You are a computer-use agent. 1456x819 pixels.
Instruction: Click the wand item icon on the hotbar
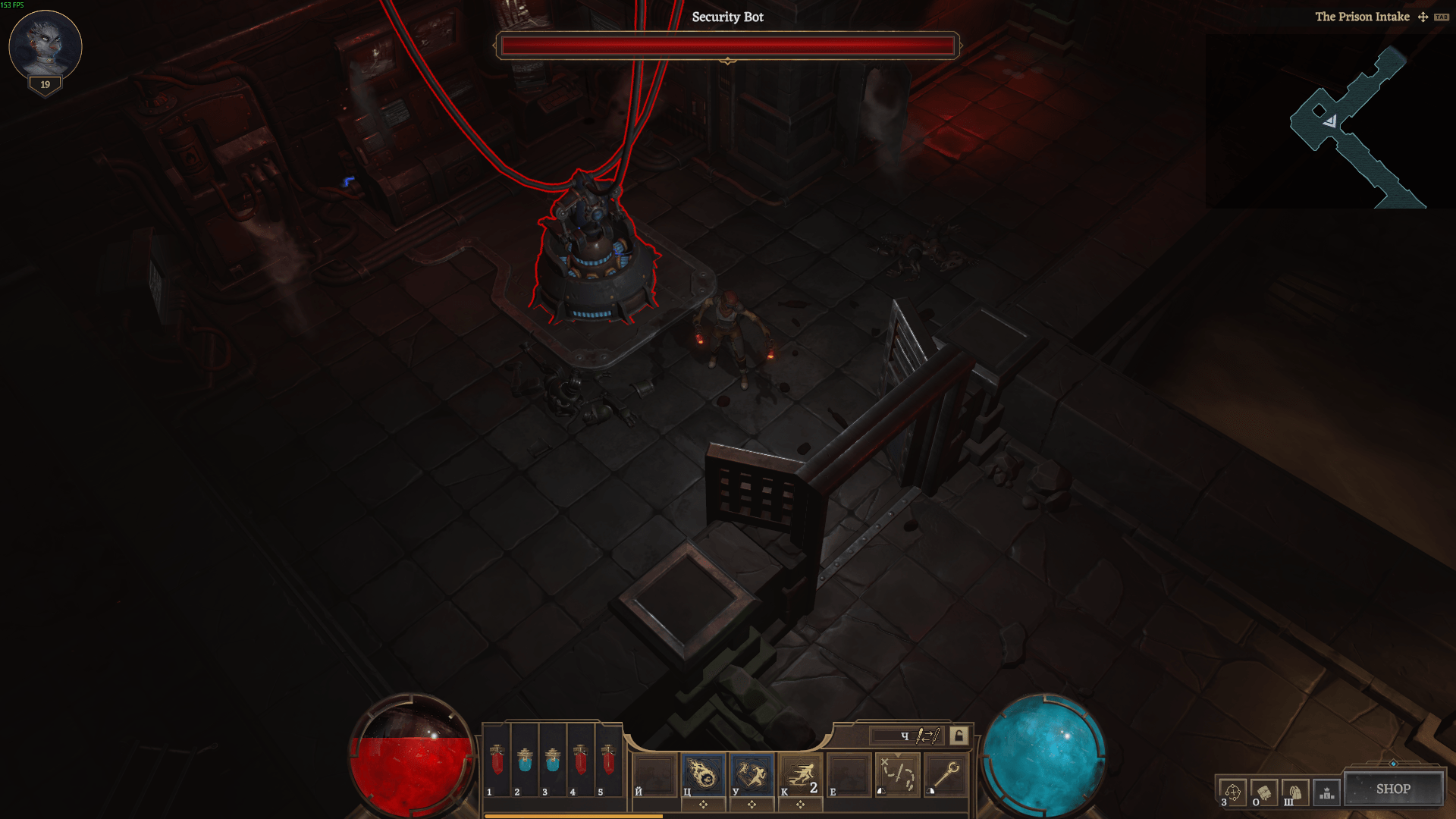pyautogui.click(x=946, y=775)
